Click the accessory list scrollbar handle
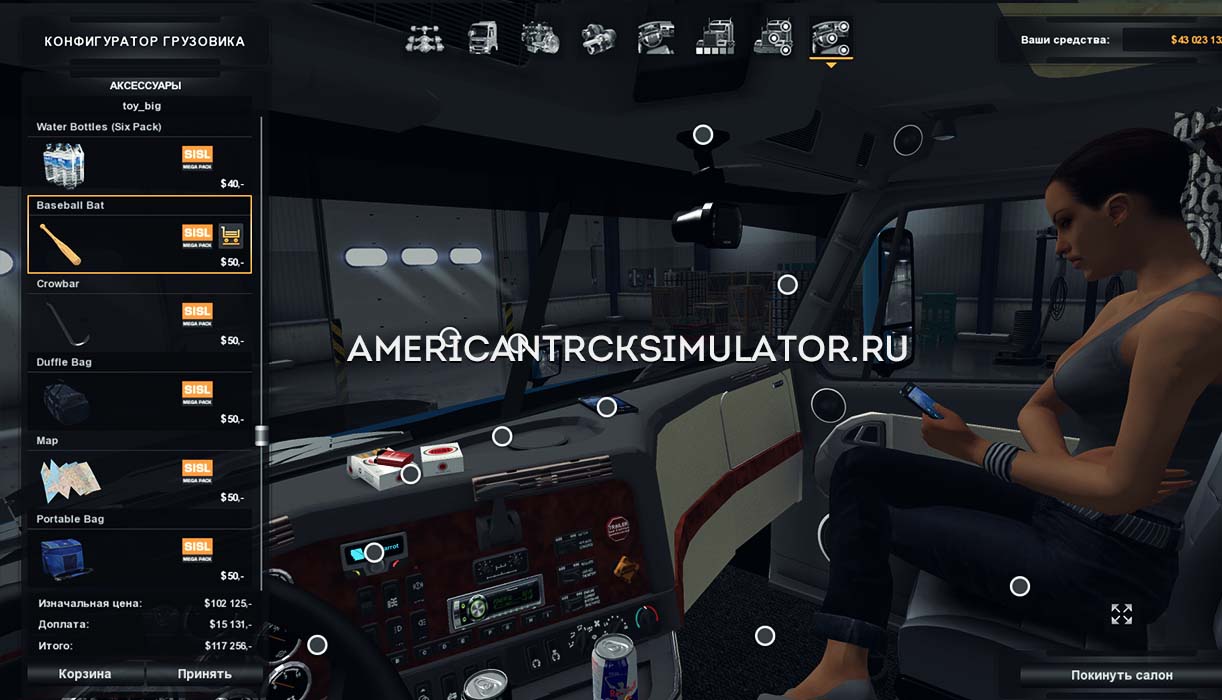1222x700 pixels. tap(262, 435)
